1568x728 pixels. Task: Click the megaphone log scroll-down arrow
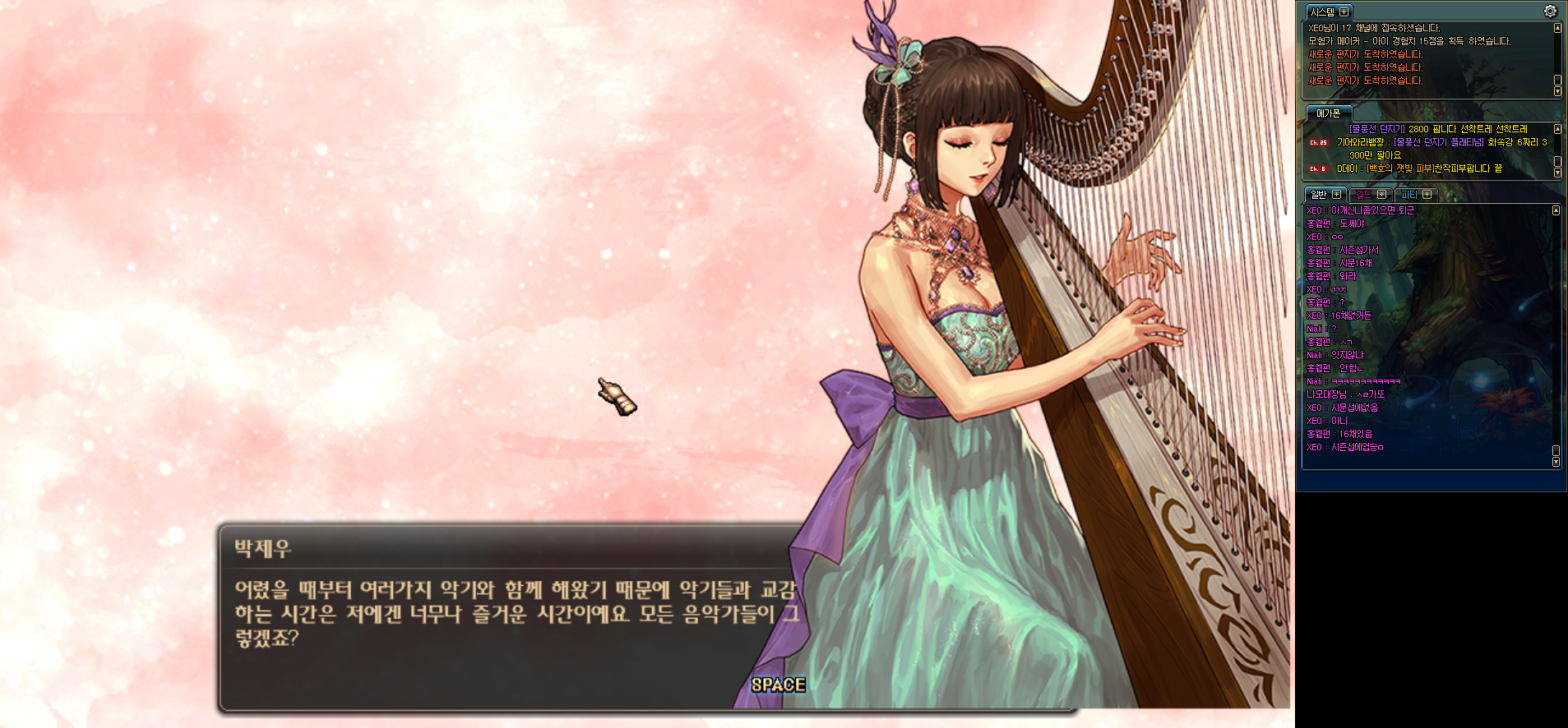coord(1557,173)
